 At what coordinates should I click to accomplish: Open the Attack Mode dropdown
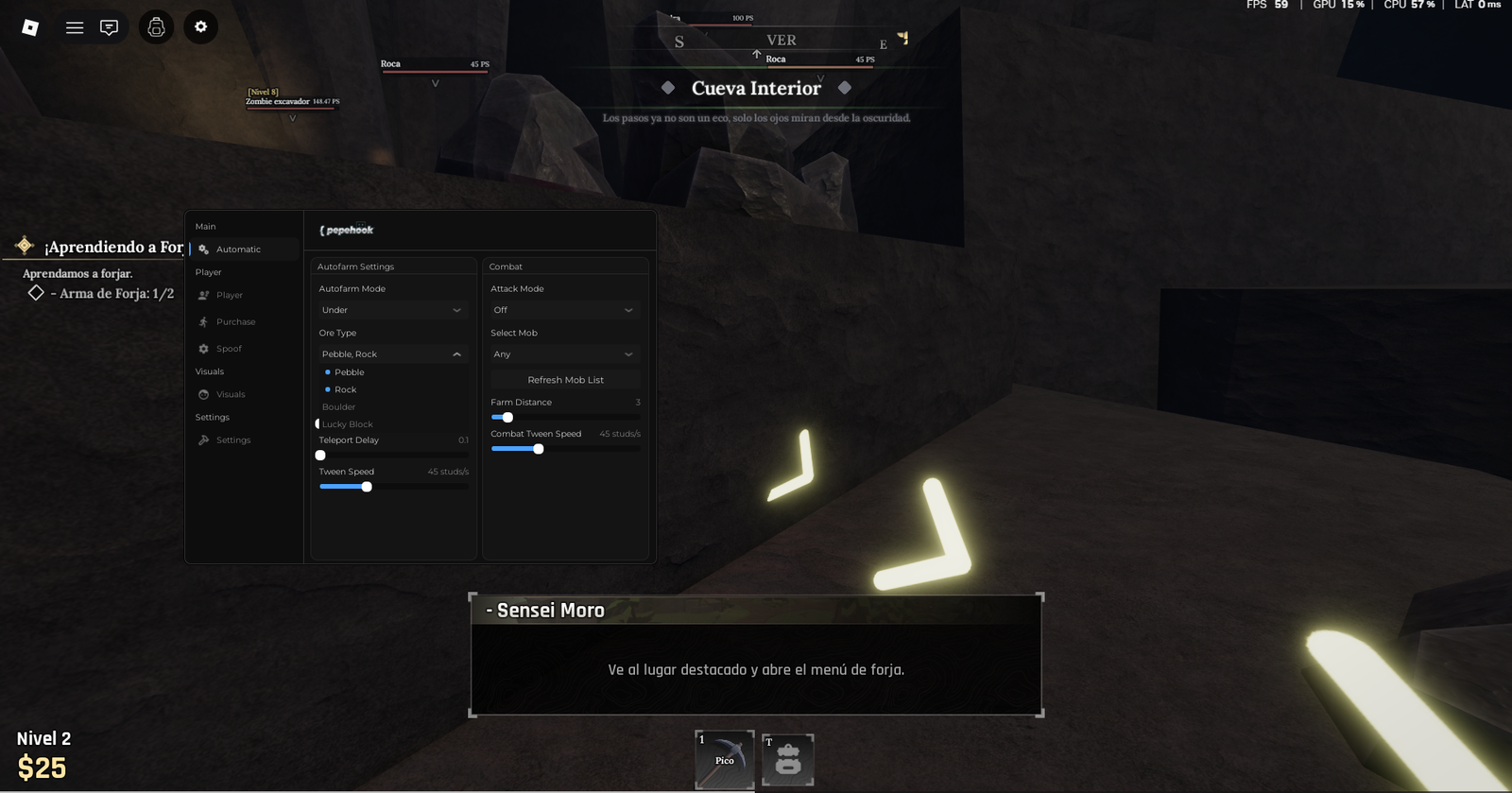[x=563, y=310]
